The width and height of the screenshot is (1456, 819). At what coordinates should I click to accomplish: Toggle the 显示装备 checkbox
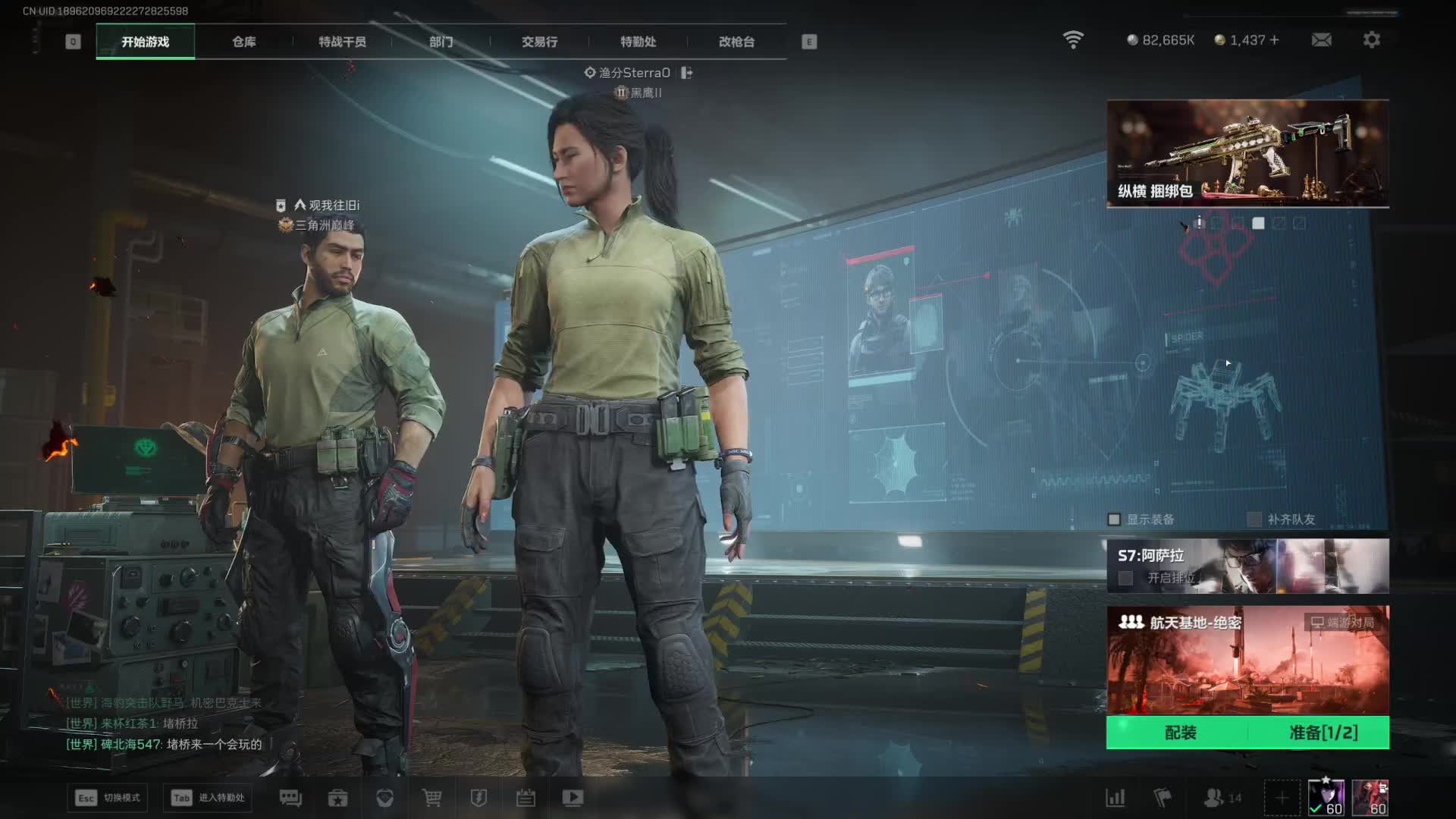point(1114,519)
